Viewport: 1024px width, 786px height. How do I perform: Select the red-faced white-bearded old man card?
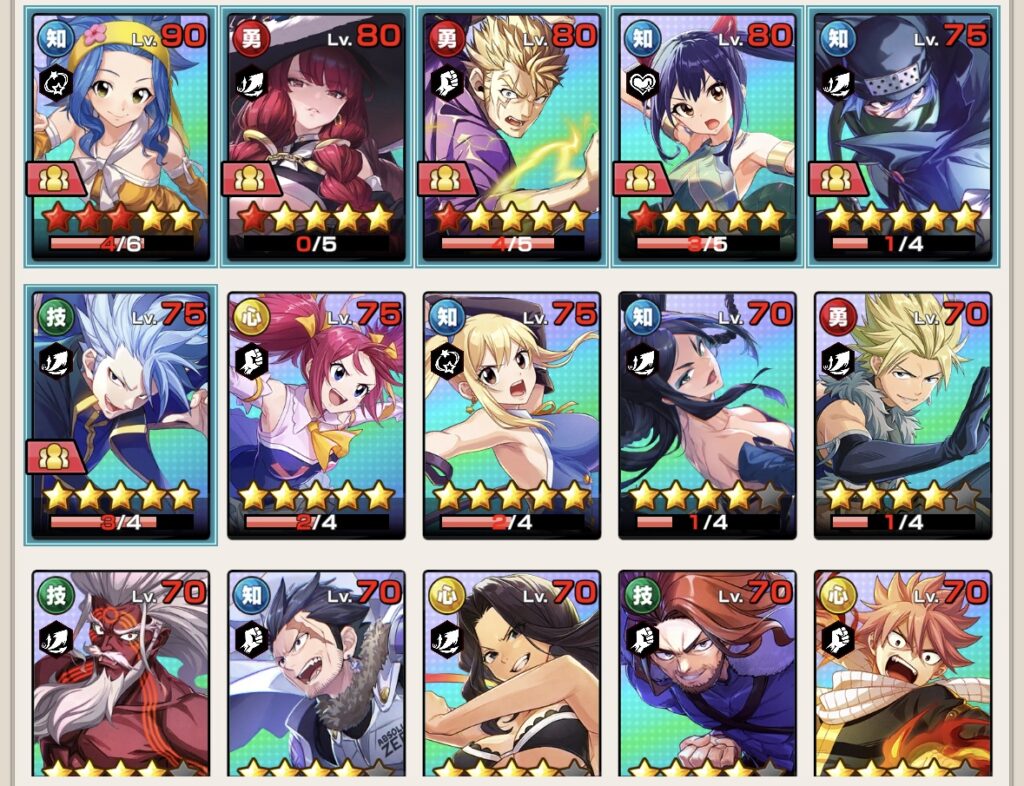click(x=121, y=675)
